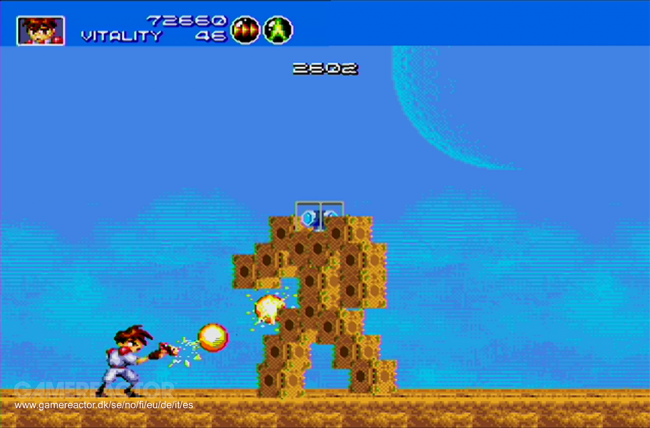Select the green chaser weapon icon
Viewport: 650px width, 428px height.
pyautogui.click(x=278, y=30)
